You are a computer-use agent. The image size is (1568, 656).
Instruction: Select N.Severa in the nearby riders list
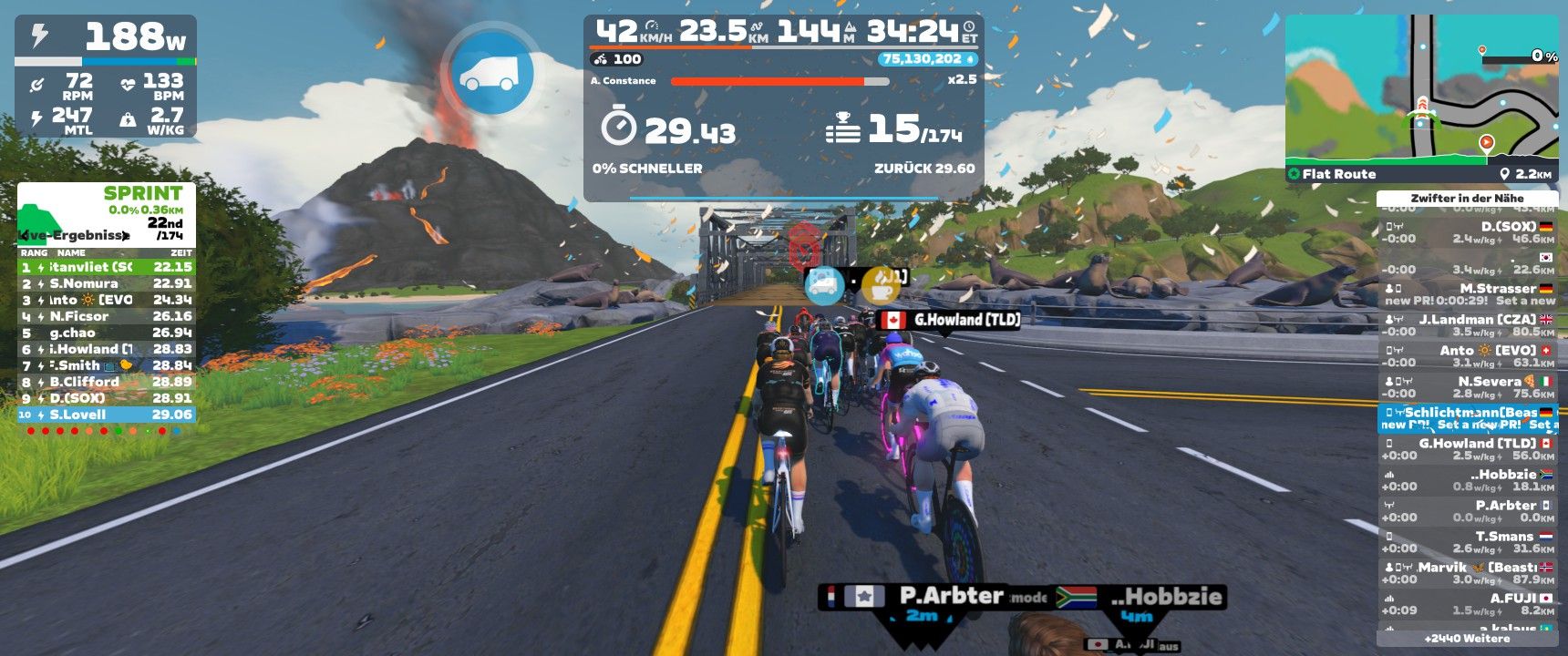(x=1467, y=387)
